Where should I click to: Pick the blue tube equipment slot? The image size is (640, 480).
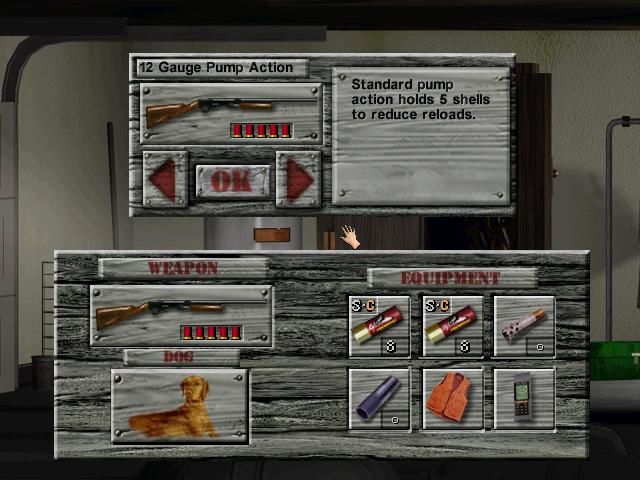(x=379, y=399)
